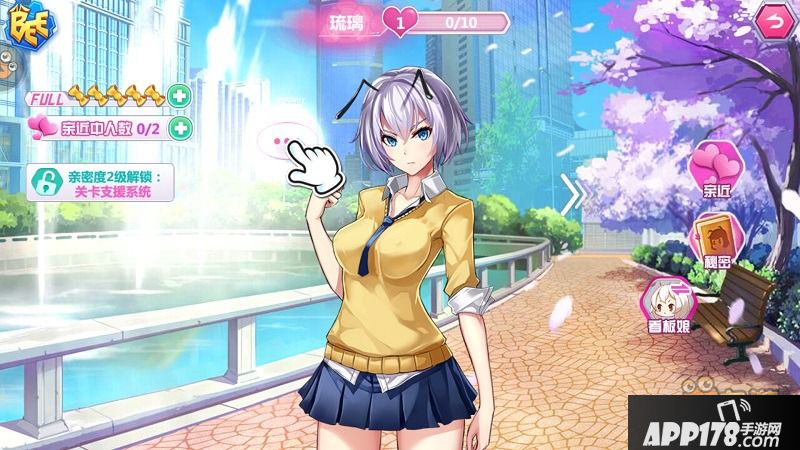Click the pink back arrow button
This screenshot has width=800, height=450.
click(x=771, y=21)
